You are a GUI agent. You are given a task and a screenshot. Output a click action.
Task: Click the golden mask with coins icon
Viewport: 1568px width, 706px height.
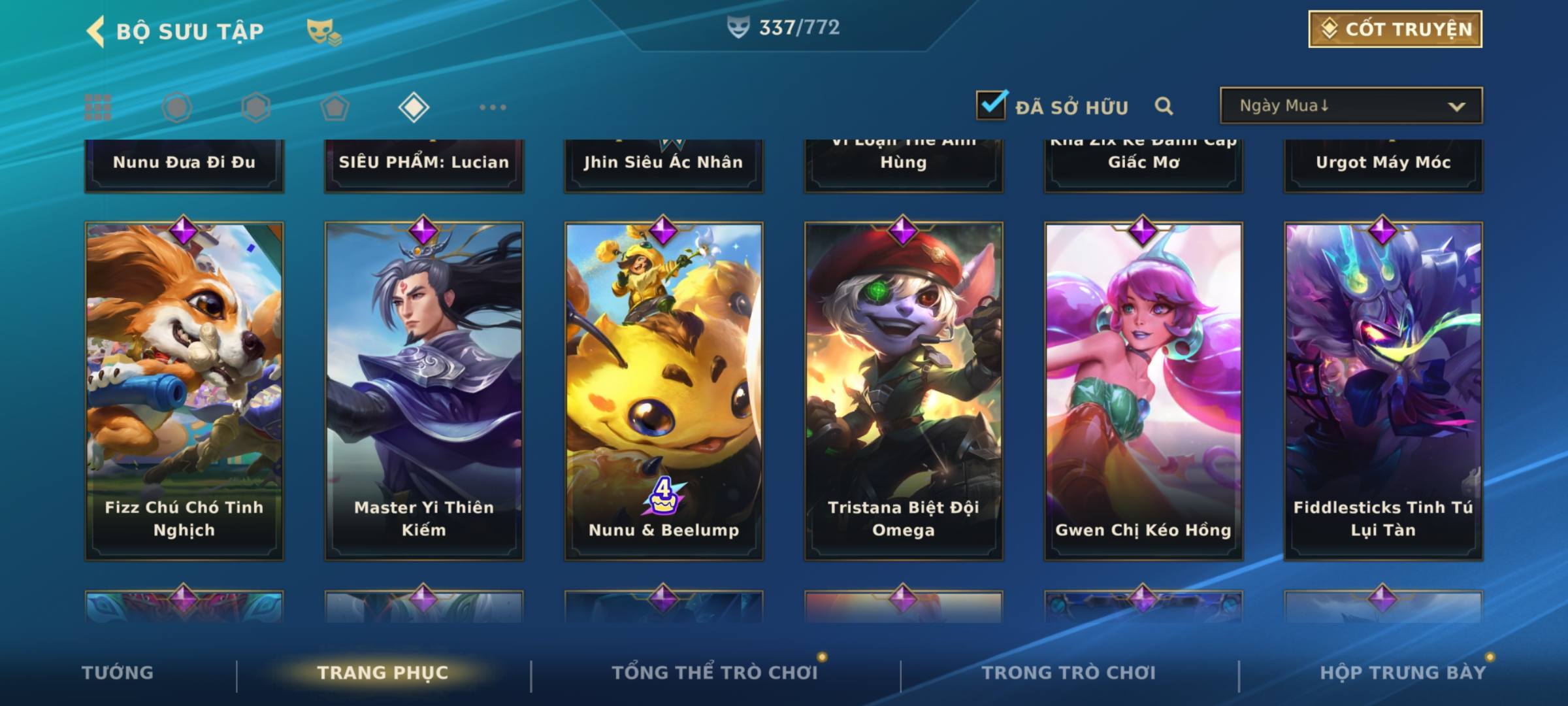coord(323,32)
